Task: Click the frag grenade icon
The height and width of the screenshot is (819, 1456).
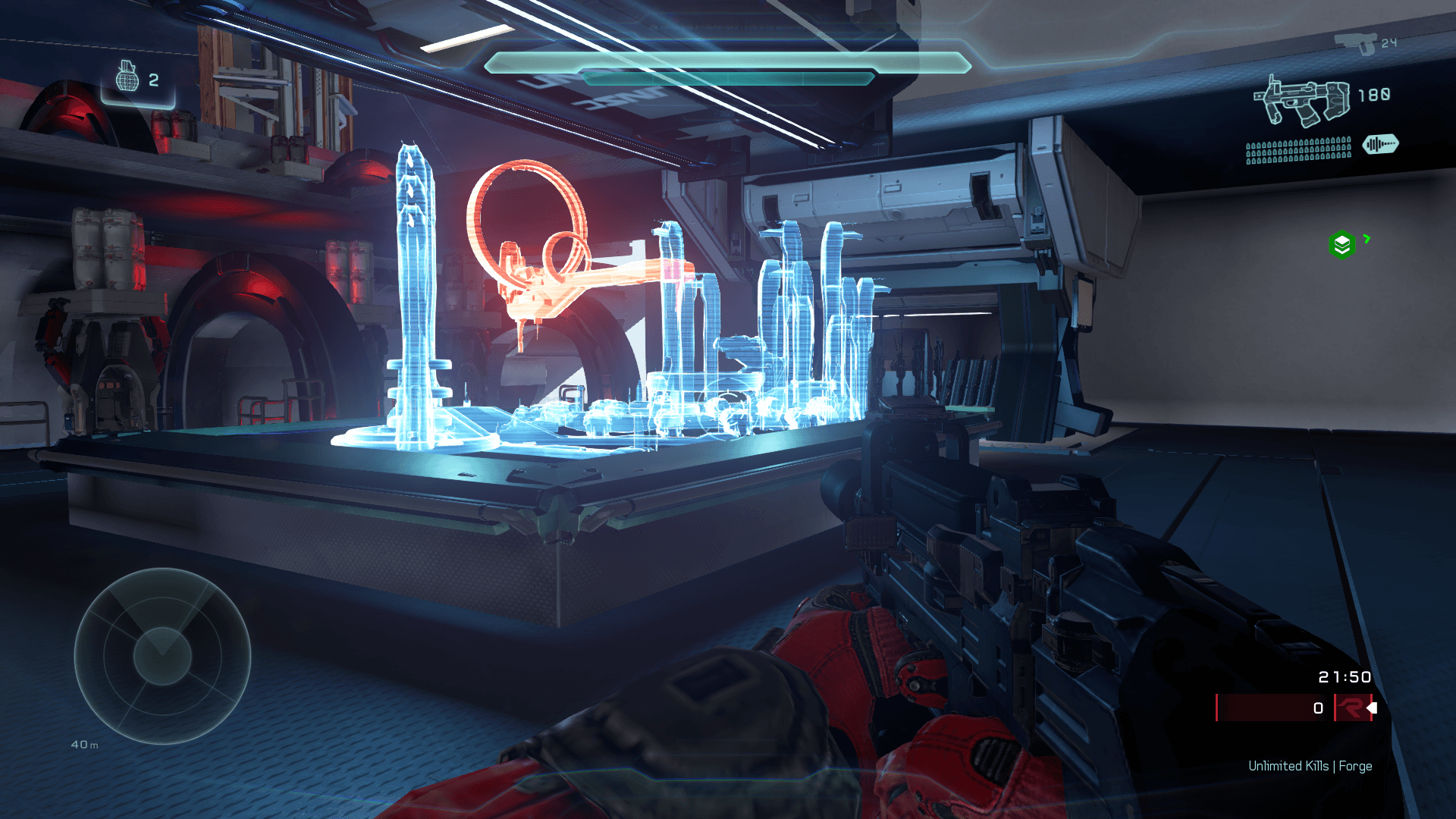Action: pyautogui.click(x=127, y=77)
